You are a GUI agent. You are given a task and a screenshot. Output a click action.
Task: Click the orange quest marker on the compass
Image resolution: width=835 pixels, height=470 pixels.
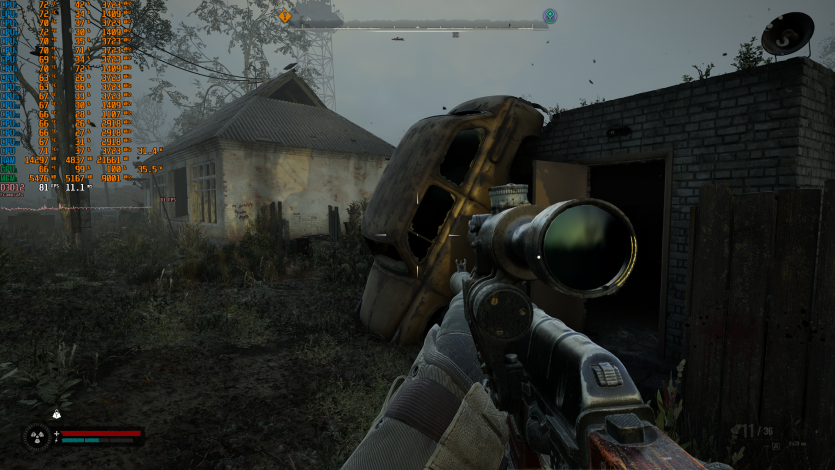(x=285, y=16)
